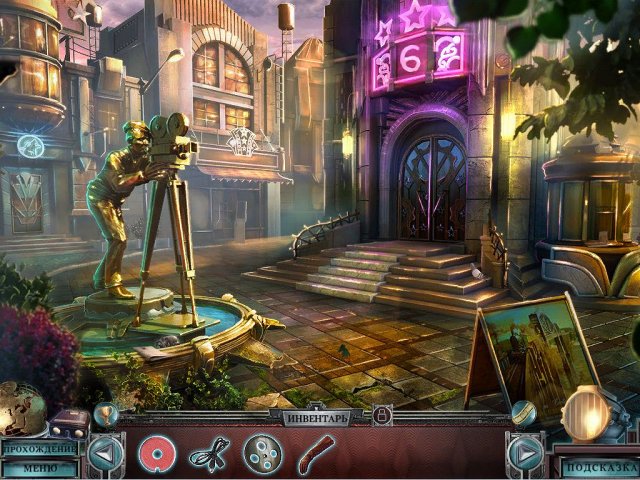Open the Меню button
Screen dimensions: 640x480
(38, 467)
